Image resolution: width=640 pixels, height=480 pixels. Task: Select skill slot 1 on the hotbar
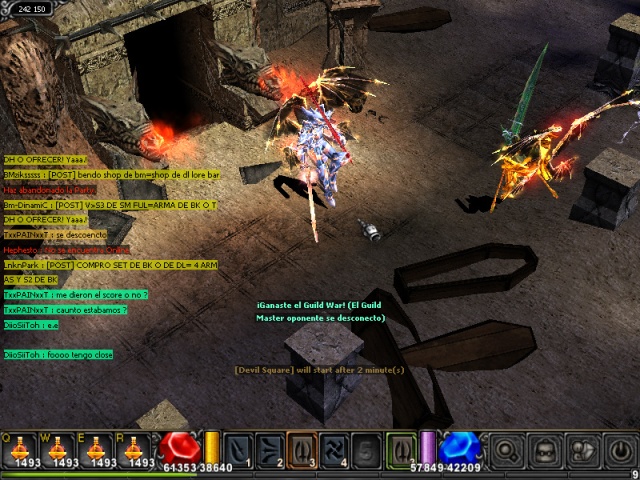coord(239,449)
